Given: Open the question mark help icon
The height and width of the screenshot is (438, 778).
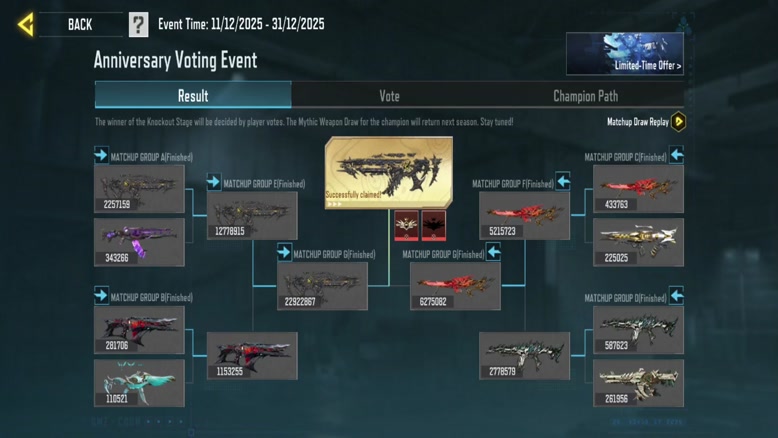Looking at the screenshot, I should (x=138, y=25).
